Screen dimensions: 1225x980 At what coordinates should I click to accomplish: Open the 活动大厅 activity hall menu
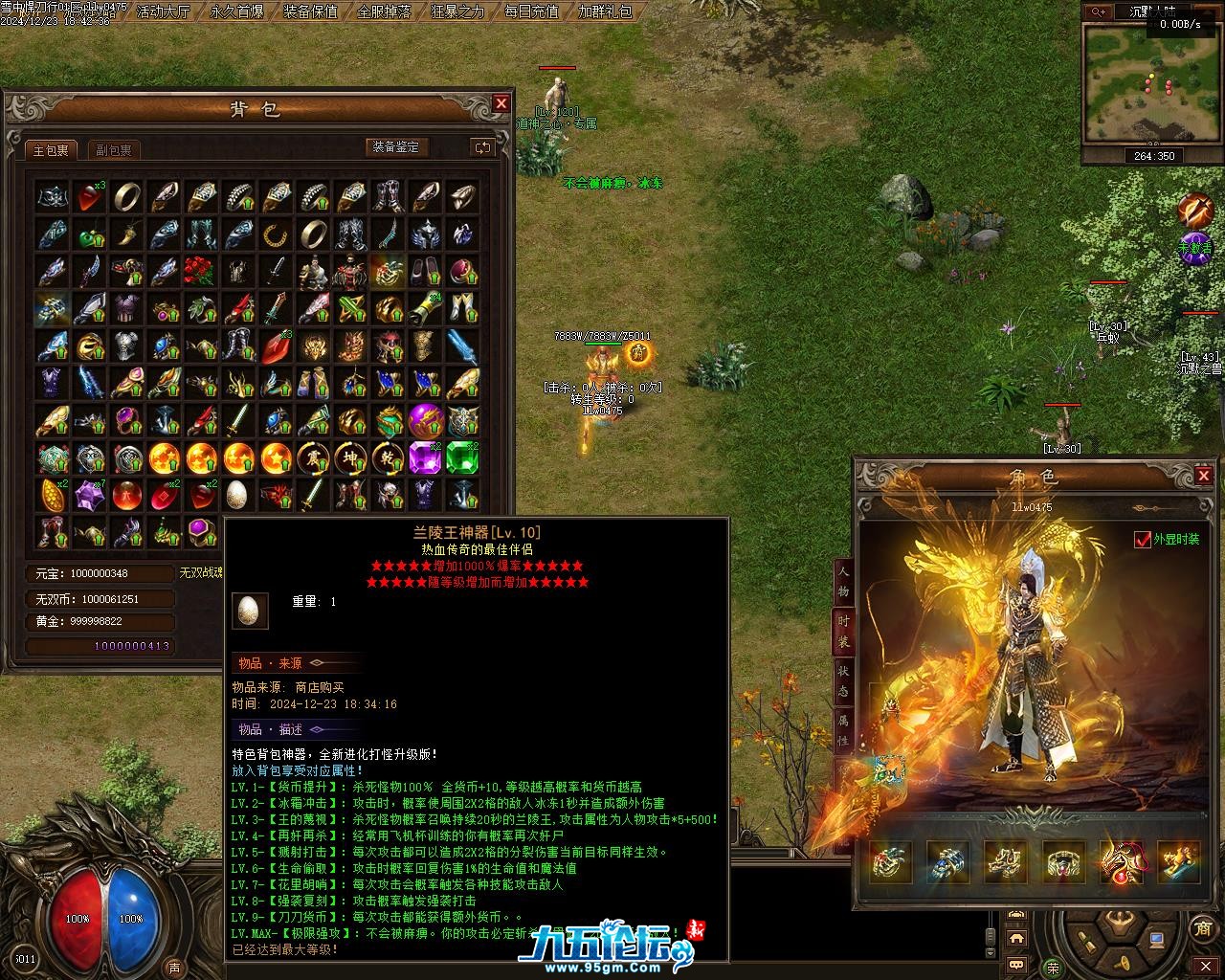pos(164,11)
